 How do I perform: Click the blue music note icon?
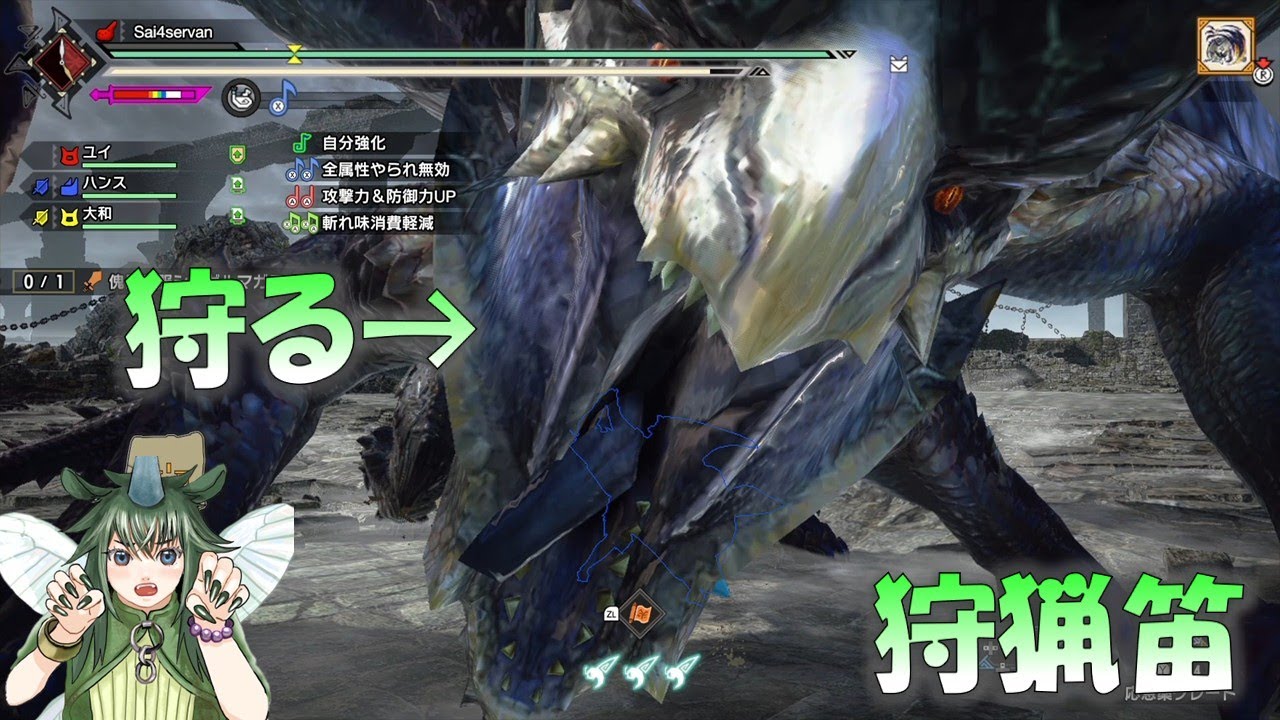[x=282, y=97]
